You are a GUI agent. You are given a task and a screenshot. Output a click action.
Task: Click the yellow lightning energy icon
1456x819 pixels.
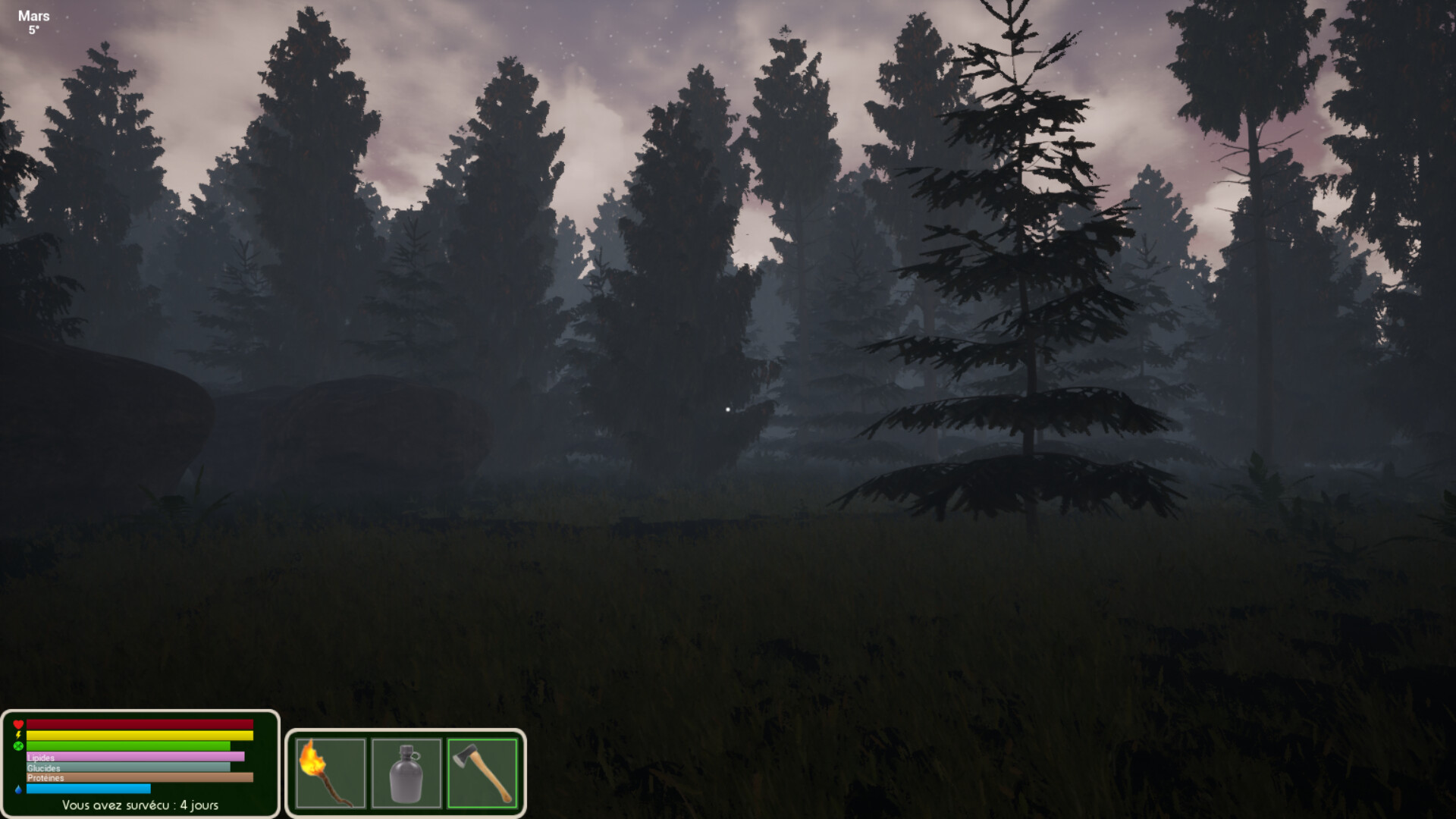pyautogui.click(x=18, y=735)
